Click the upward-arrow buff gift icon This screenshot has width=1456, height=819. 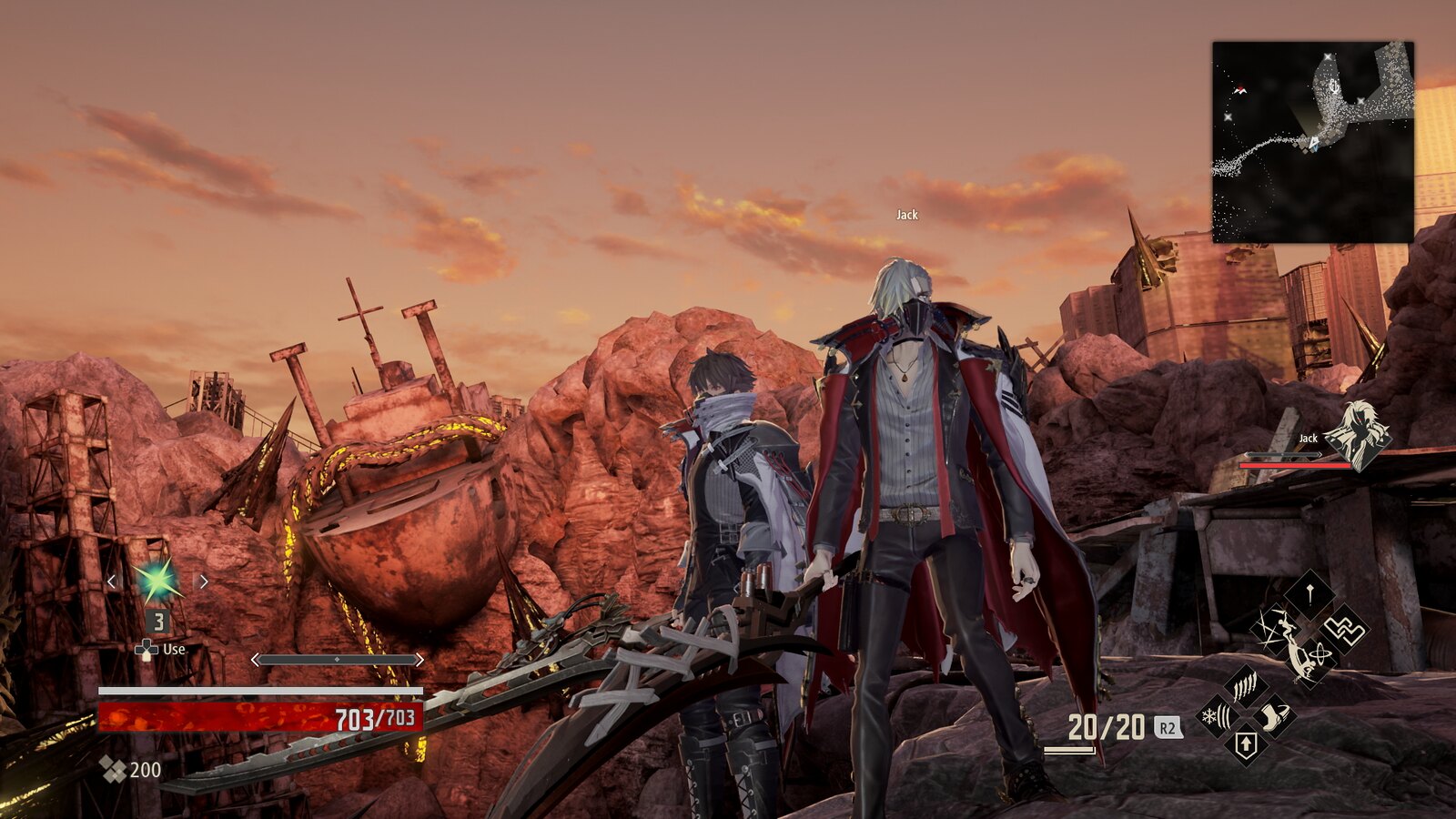(1247, 743)
